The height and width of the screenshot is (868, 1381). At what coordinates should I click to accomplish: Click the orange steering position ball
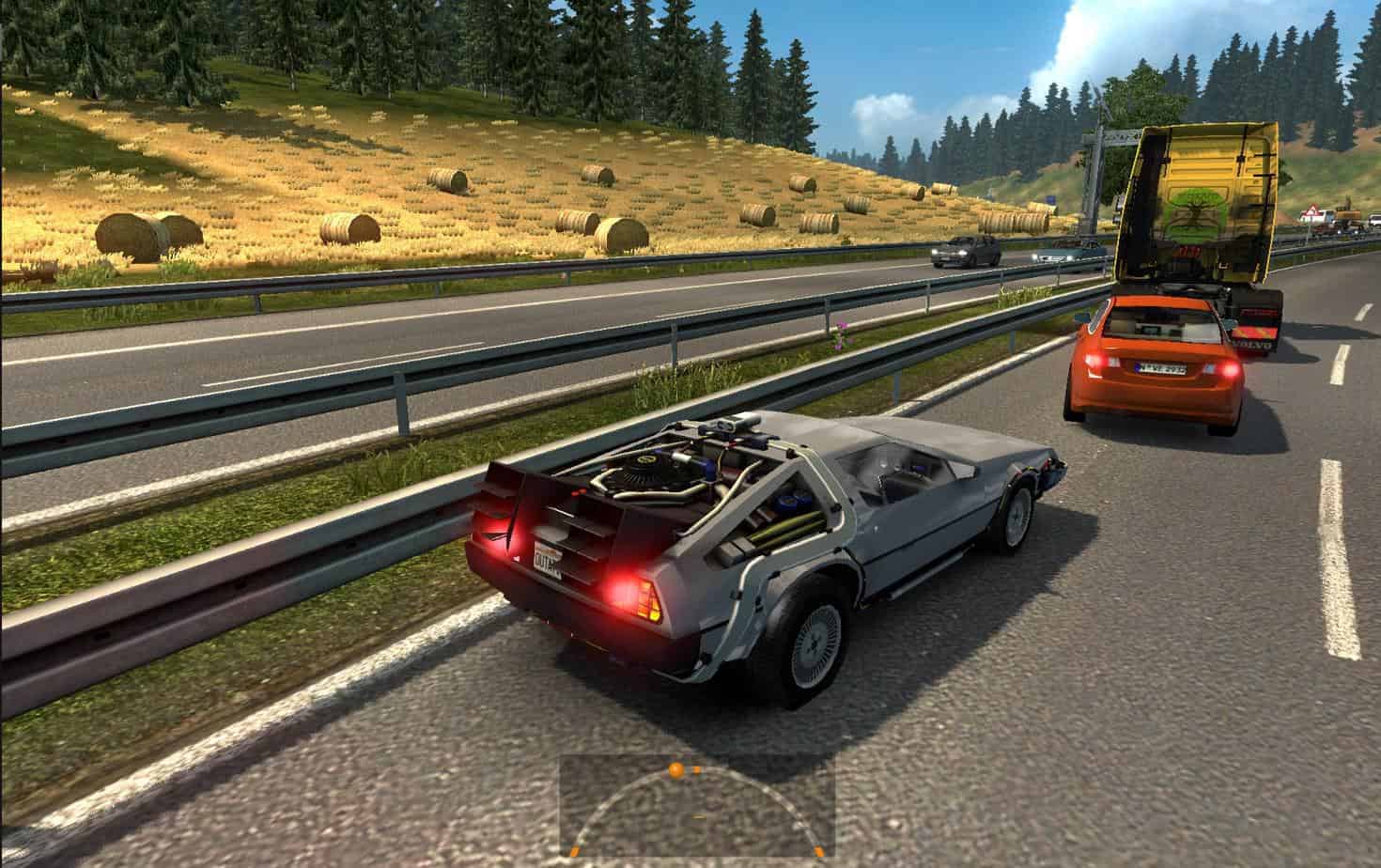tap(675, 770)
